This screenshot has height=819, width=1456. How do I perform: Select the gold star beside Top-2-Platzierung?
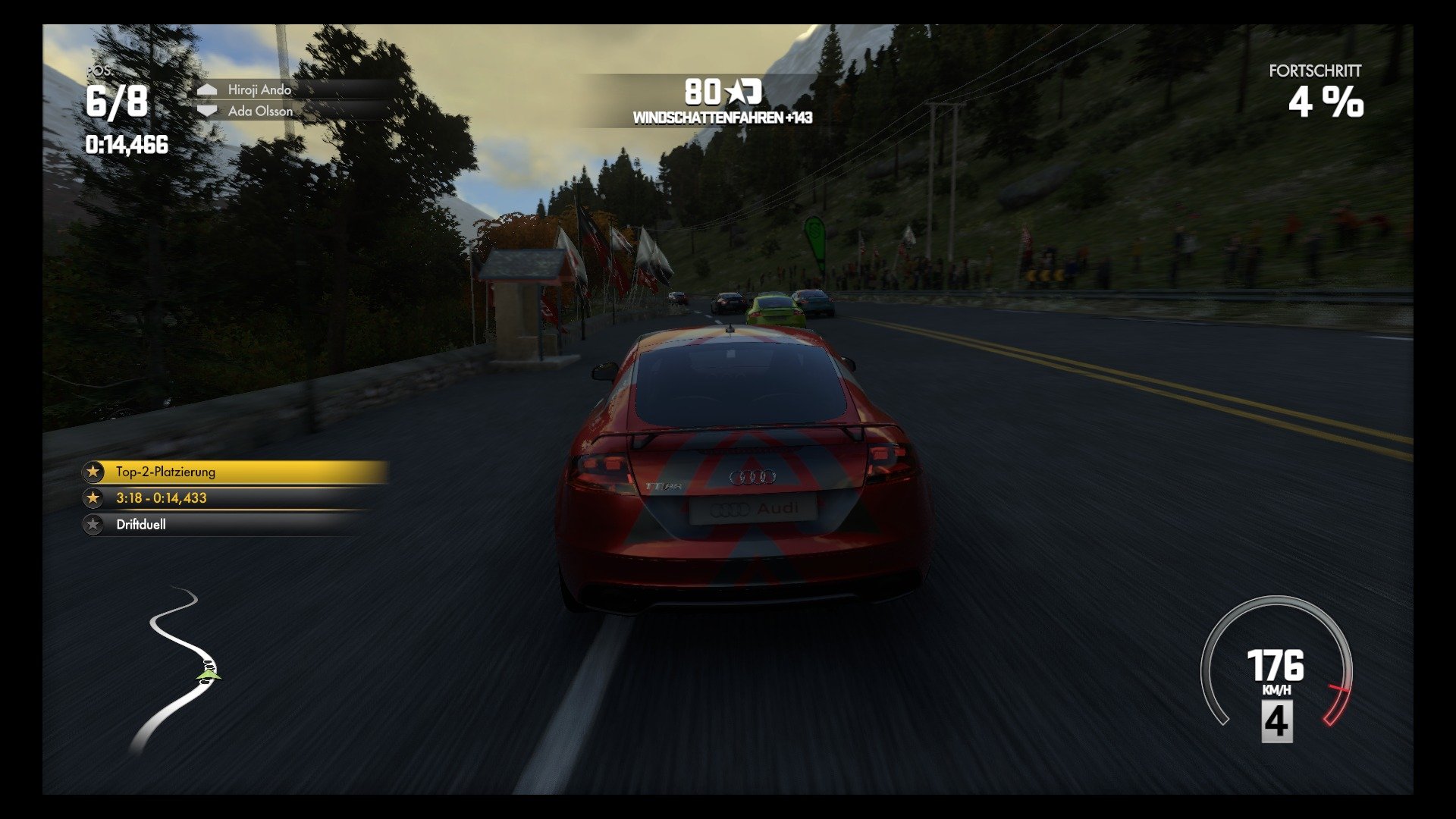click(x=93, y=471)
